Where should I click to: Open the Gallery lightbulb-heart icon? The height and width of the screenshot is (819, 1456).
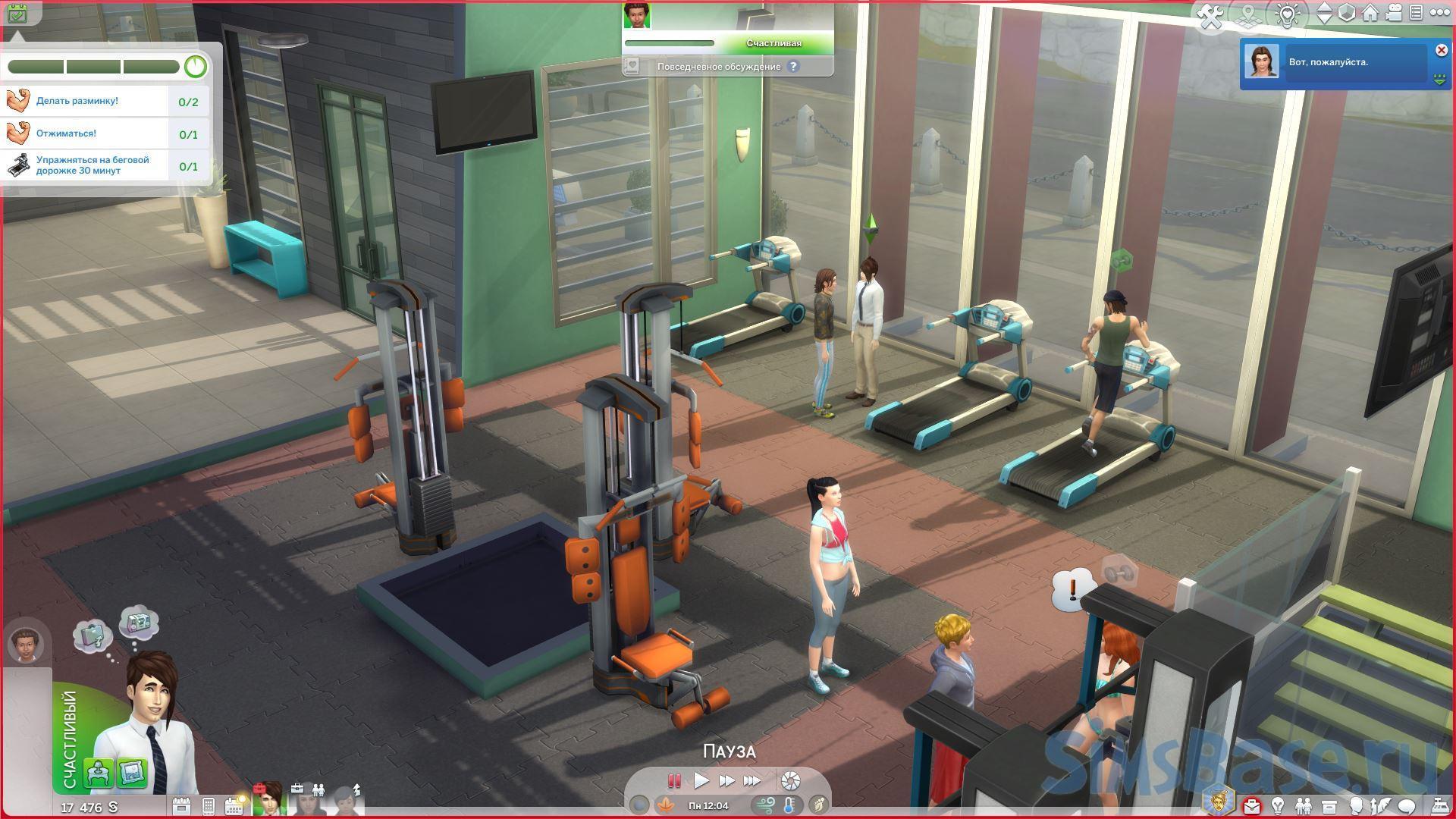coord(1287,14)
